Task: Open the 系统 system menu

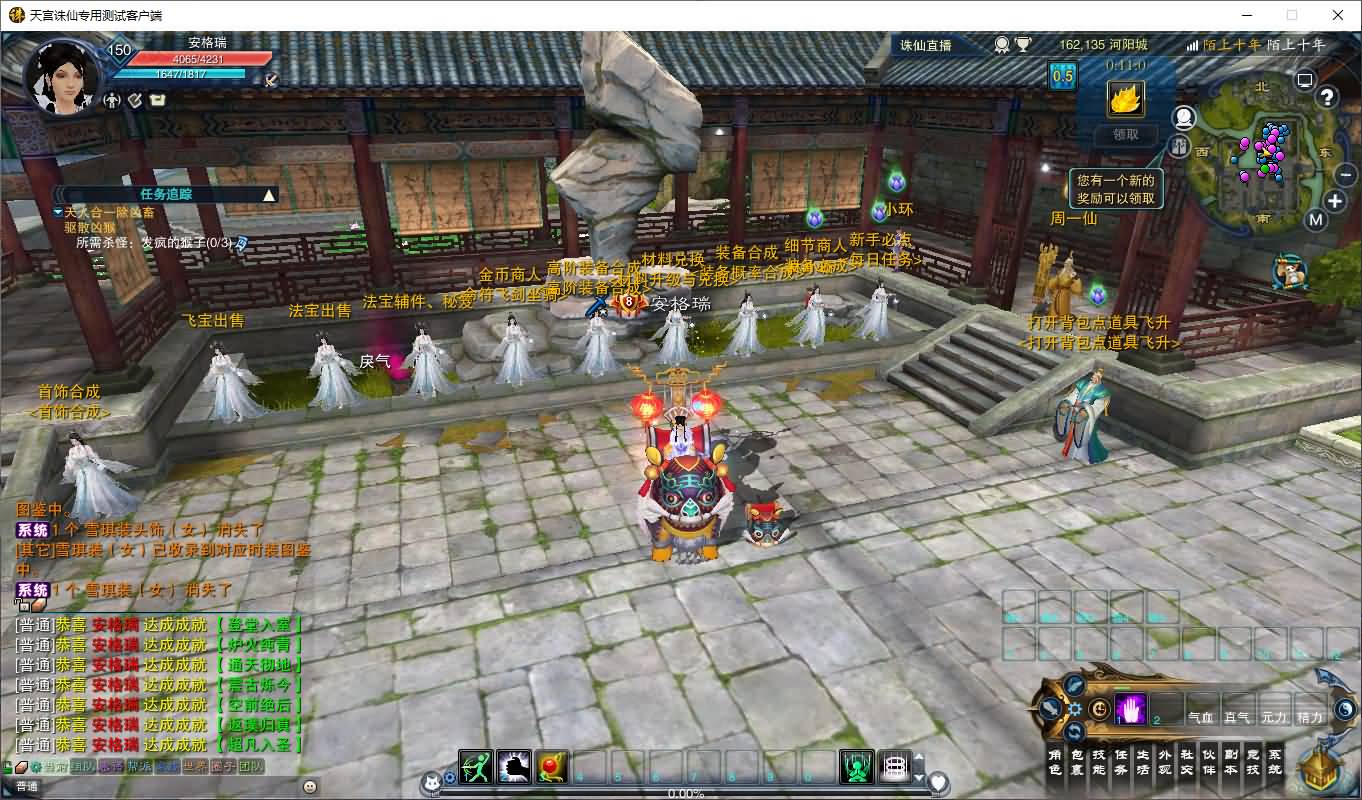Action: (x=1274, y=762)
